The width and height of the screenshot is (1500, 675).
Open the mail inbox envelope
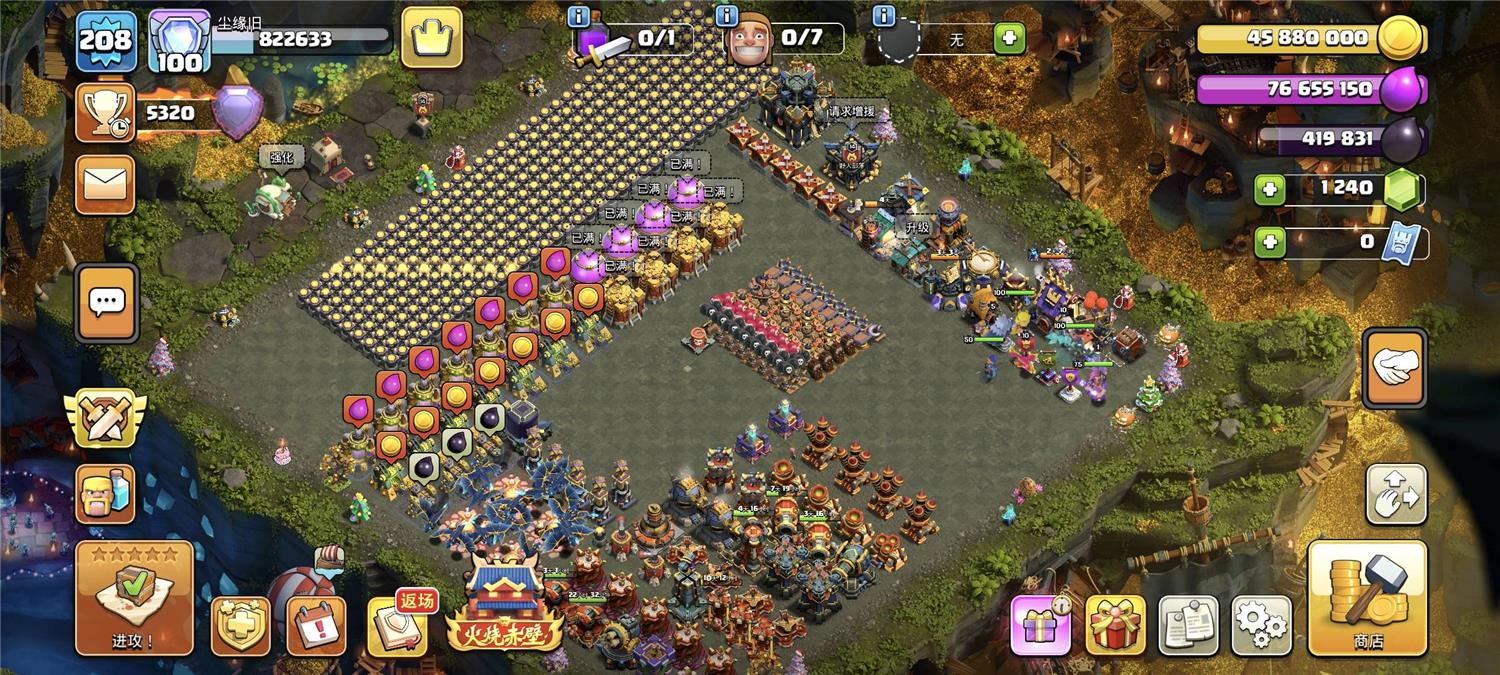(105, 185)
